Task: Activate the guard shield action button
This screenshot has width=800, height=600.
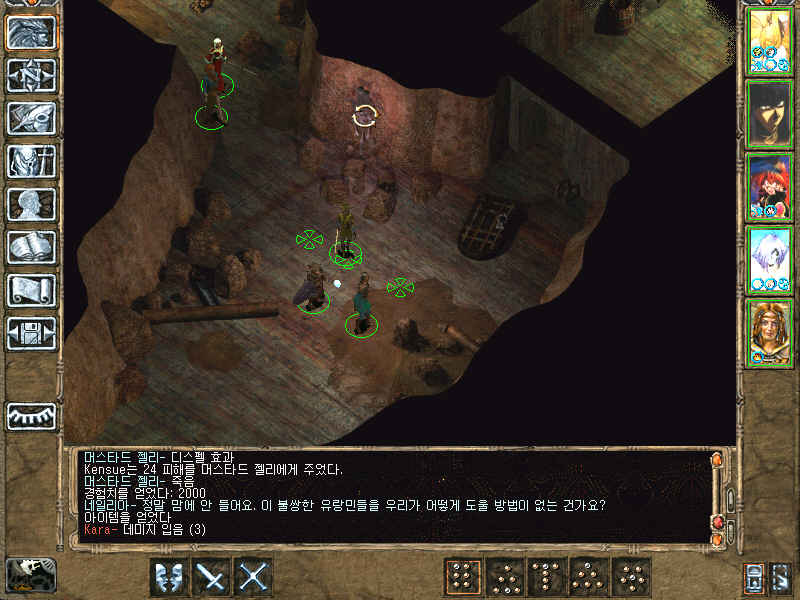Action: (x=169, y=577)
